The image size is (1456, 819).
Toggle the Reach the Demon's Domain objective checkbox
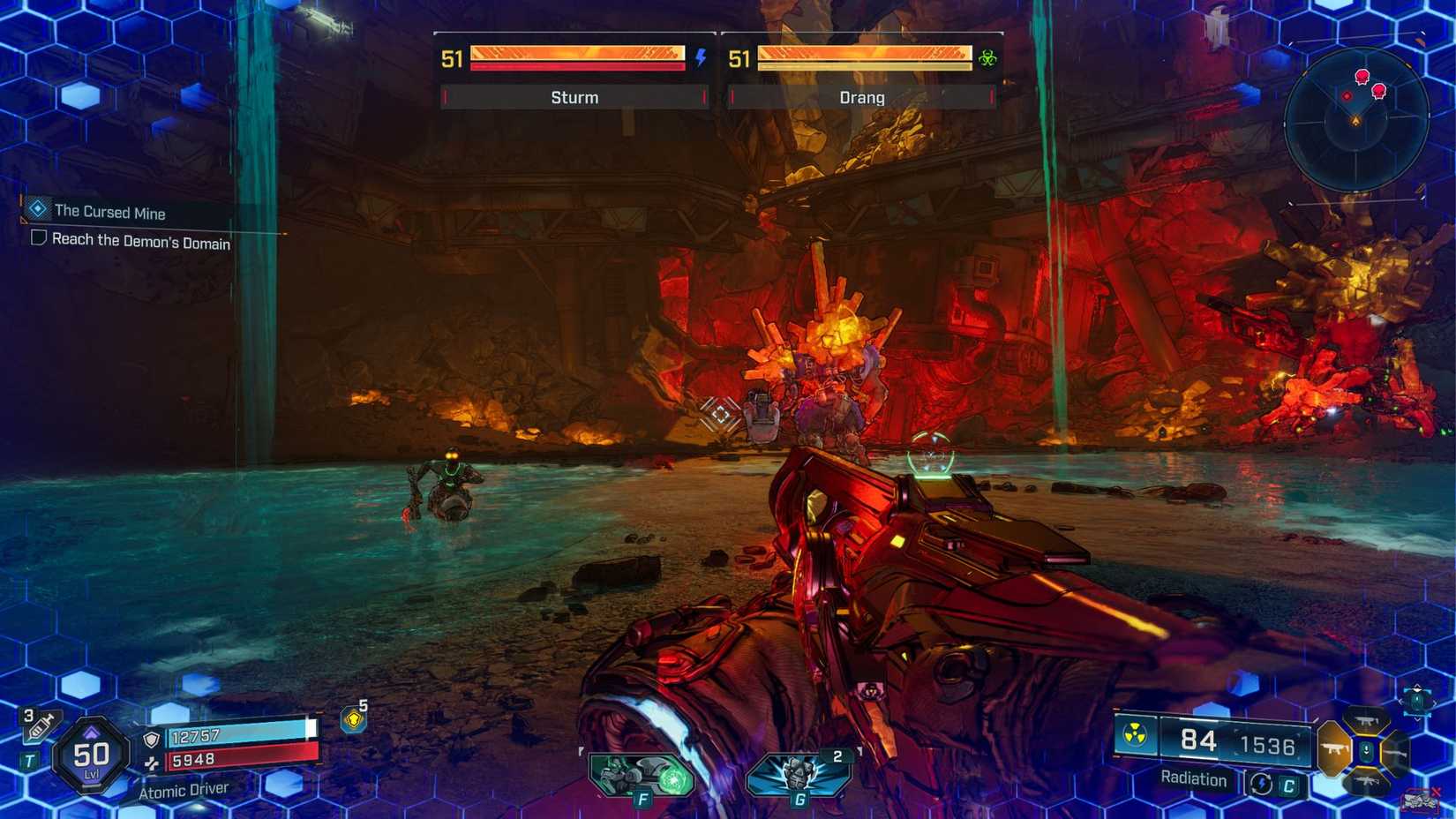pyautogui.click(x=37, y=240)
